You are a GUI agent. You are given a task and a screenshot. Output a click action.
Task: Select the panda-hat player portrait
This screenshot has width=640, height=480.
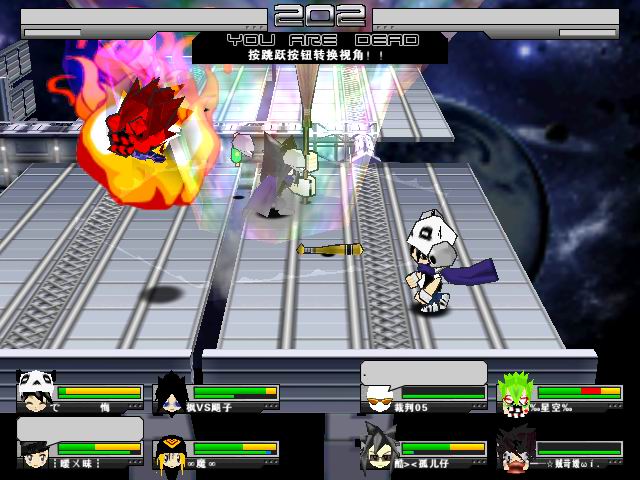36,391
